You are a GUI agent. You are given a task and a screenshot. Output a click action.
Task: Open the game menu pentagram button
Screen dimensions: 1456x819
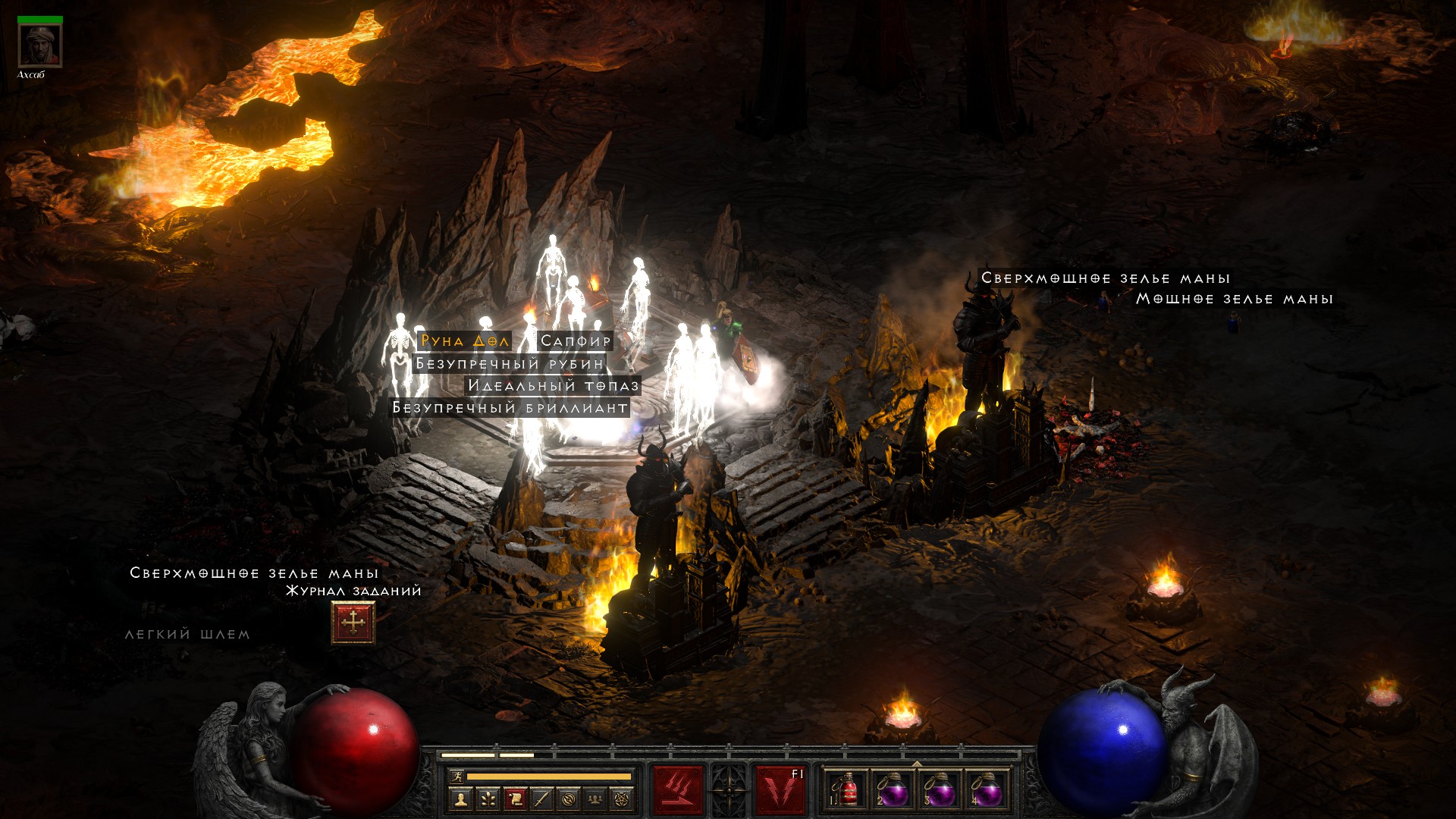click(622, 799)
